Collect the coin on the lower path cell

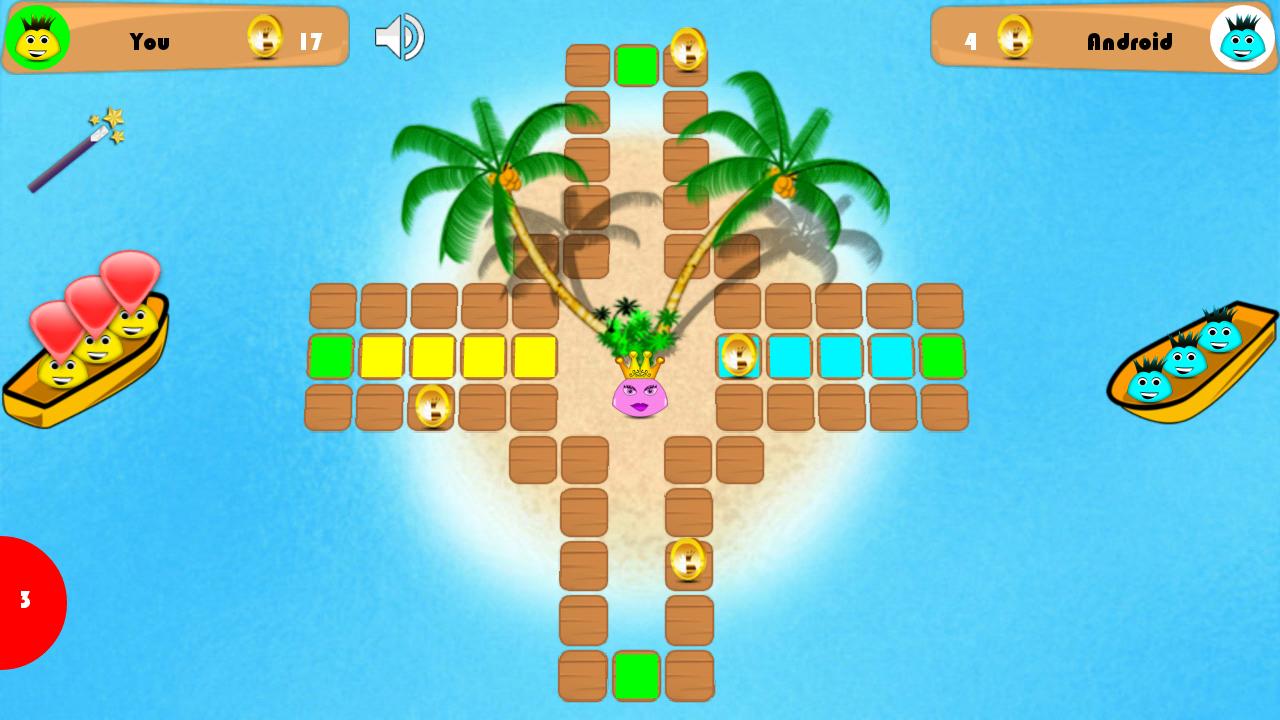[x=688, y=558]
